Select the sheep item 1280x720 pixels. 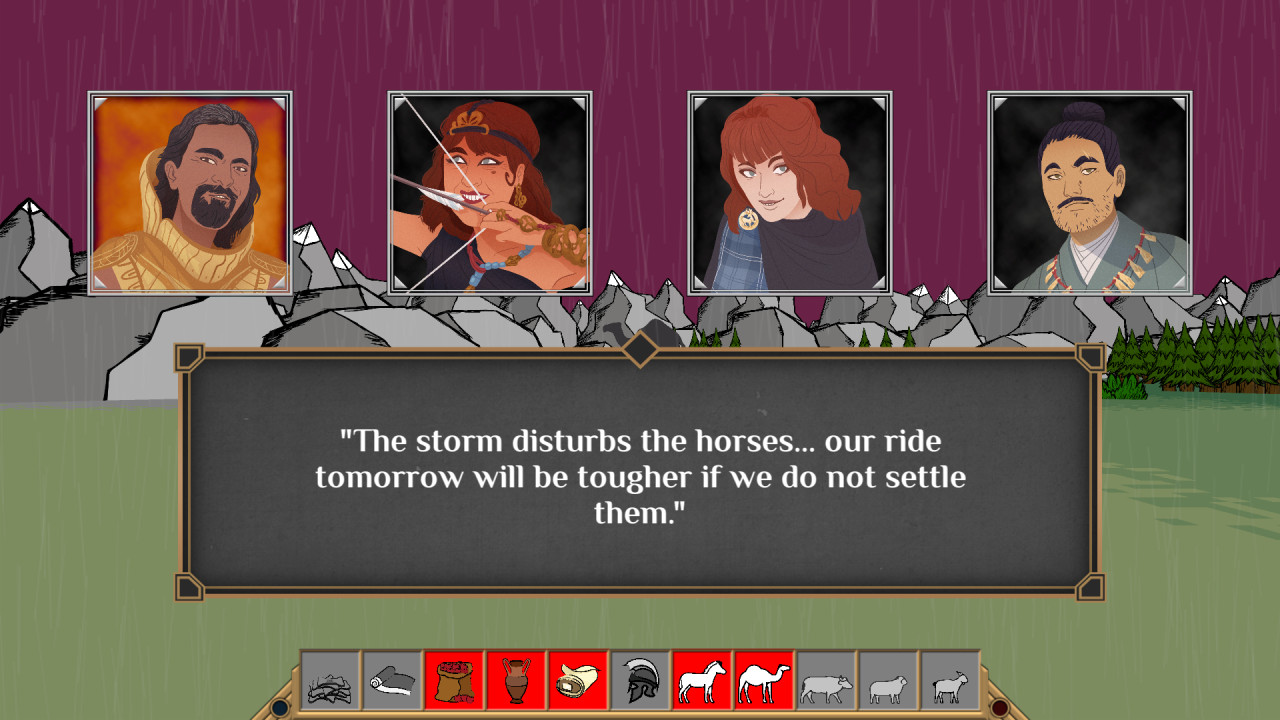click(x=890, y=682)
